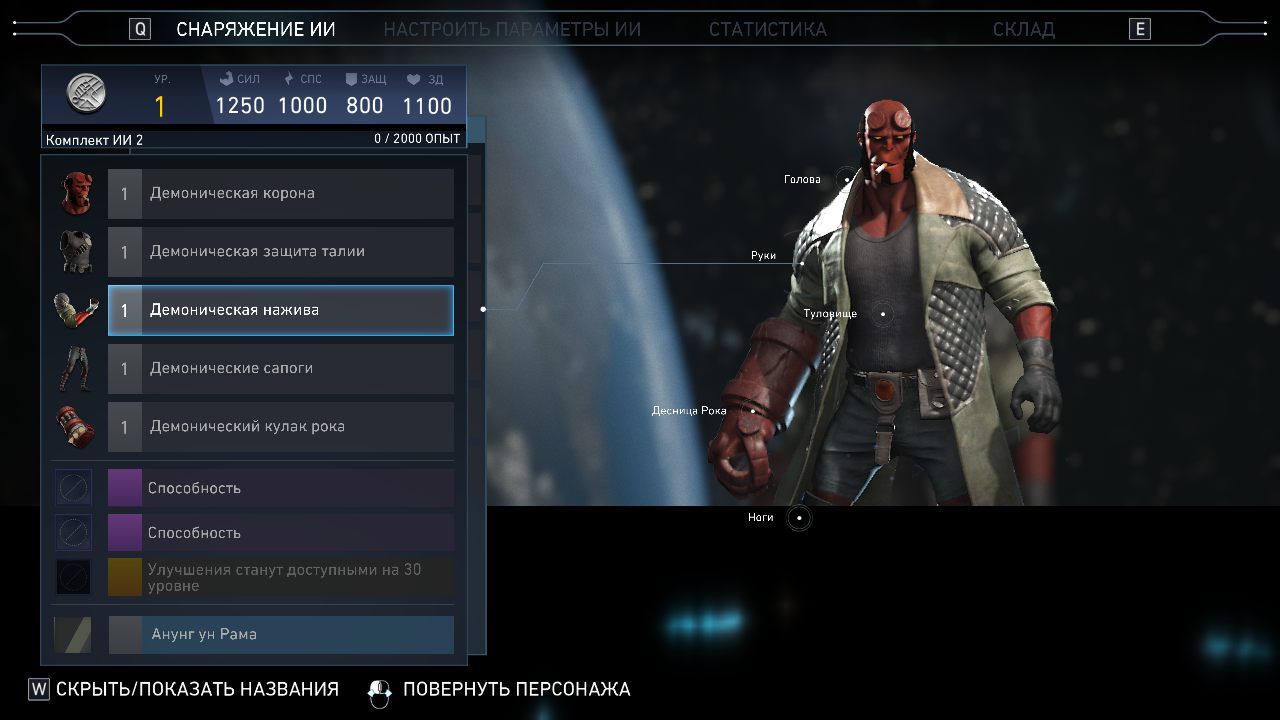Open the Анунг ун Рама shader row
This screenshot has height=720, width=1280.
(280, 634)
